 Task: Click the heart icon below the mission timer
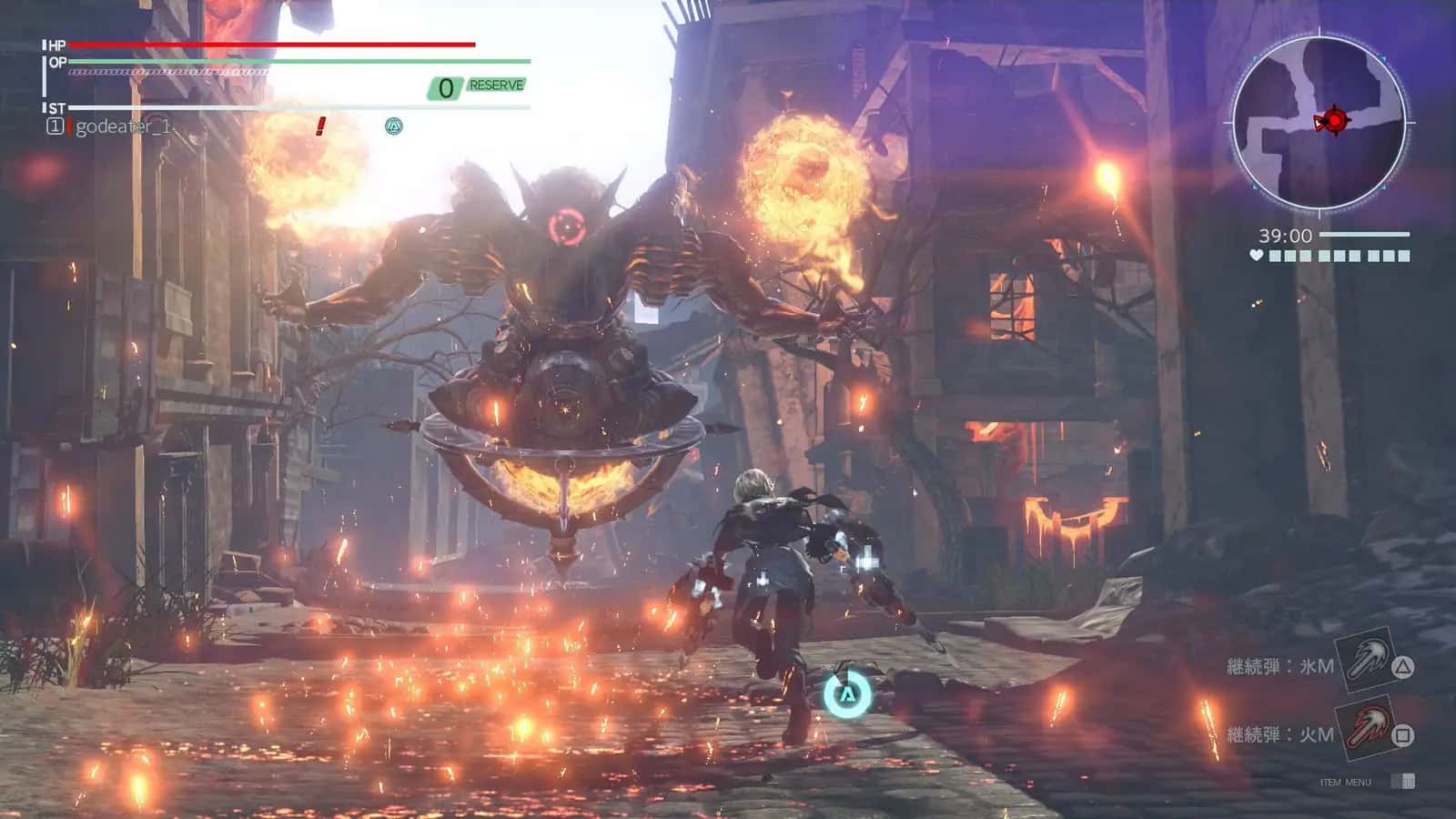(x=1256, y=256)
